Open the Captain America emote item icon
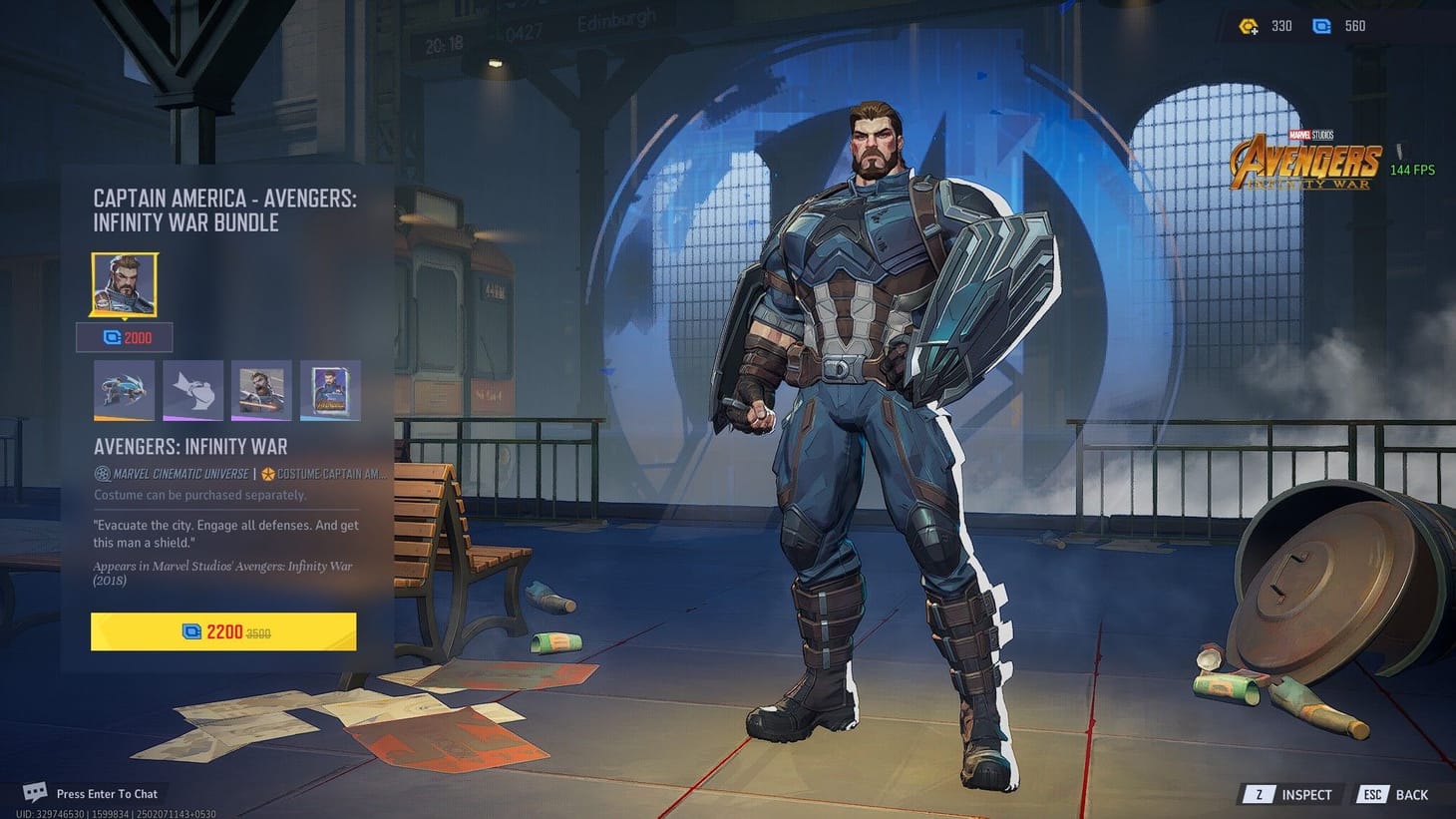This screenshot has height=819, width=1456. click(260, 389)
